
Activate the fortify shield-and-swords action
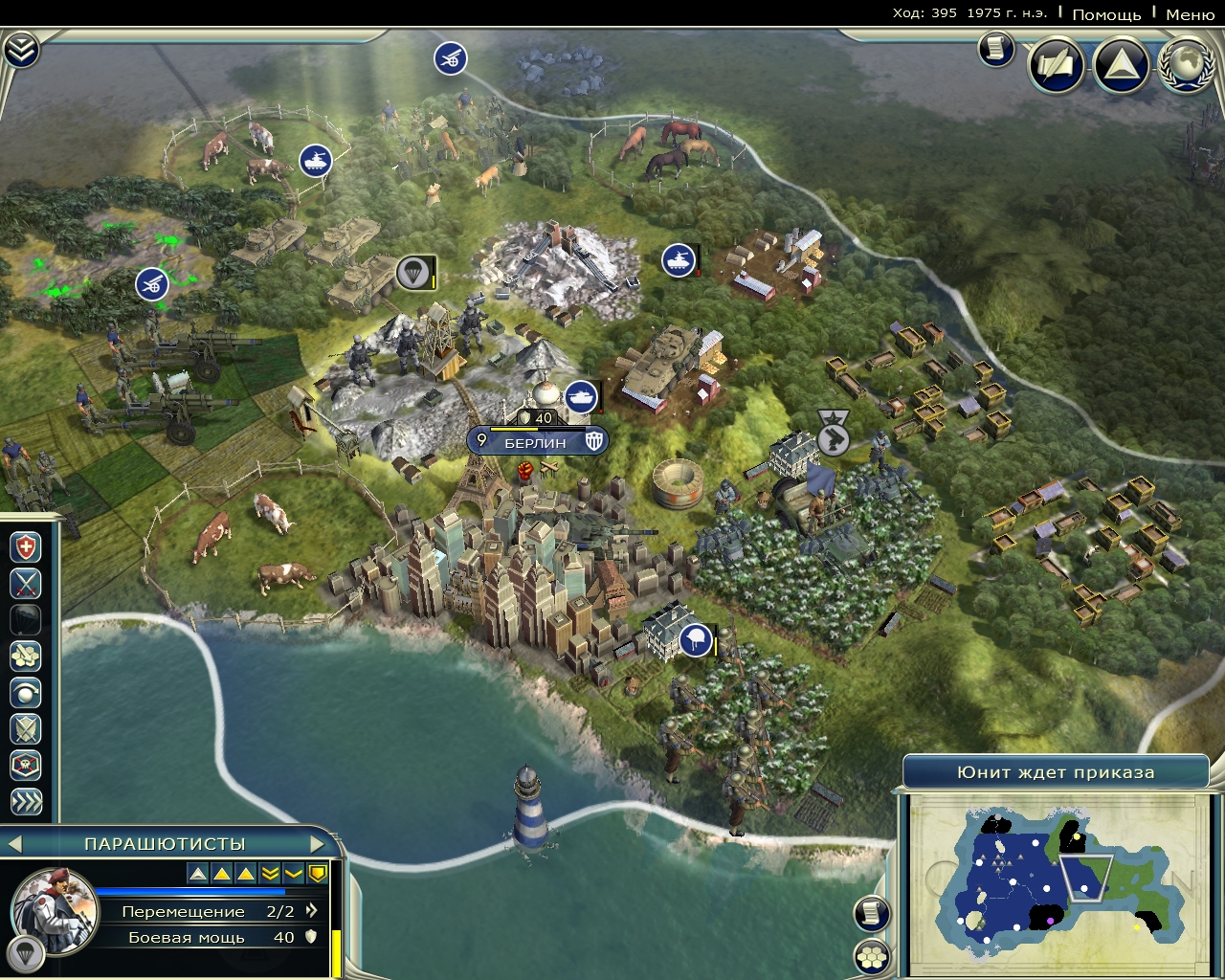(26, 728)
